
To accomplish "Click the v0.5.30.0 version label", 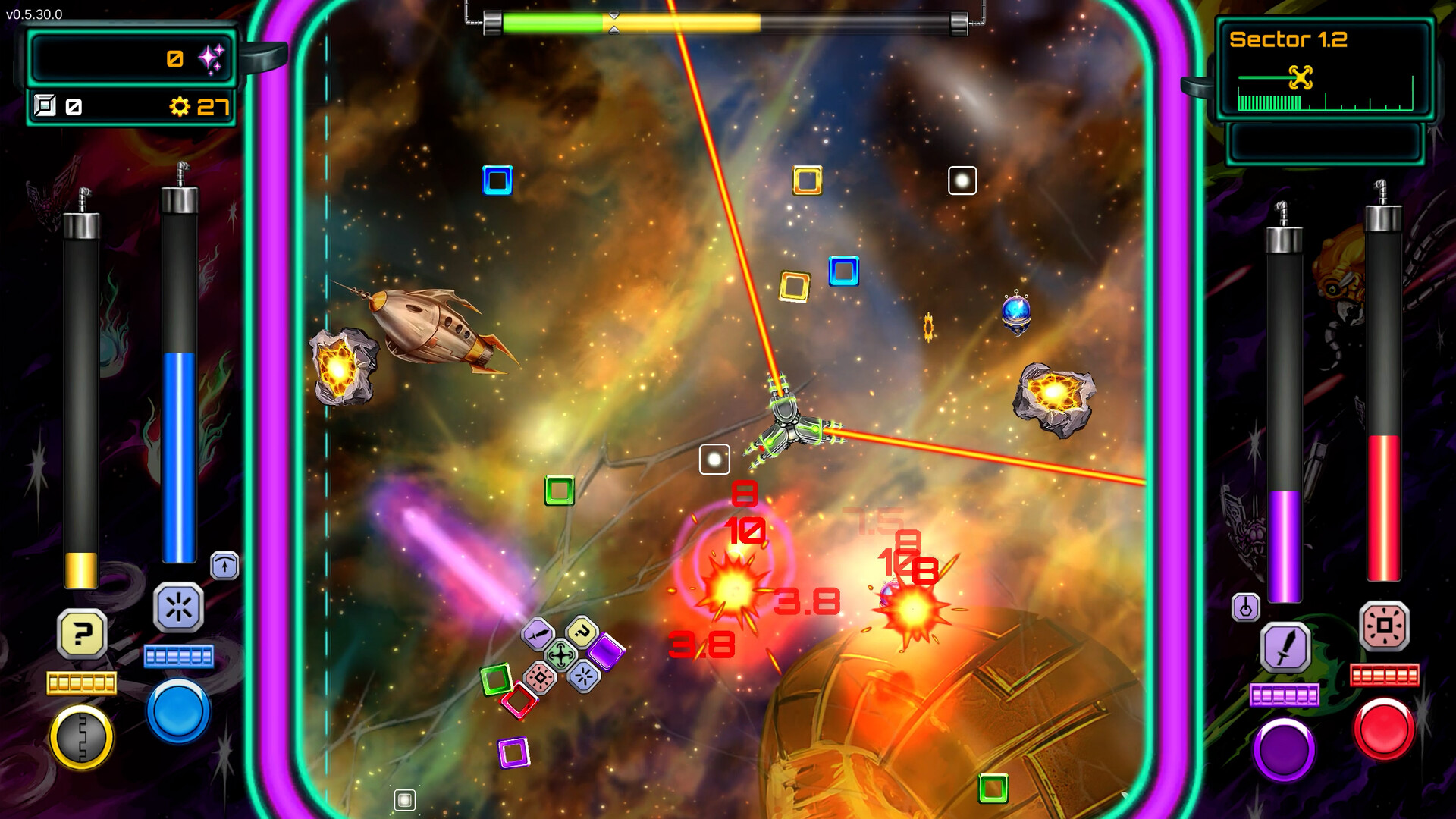I will pyautogui.click(x=36, y=13).
